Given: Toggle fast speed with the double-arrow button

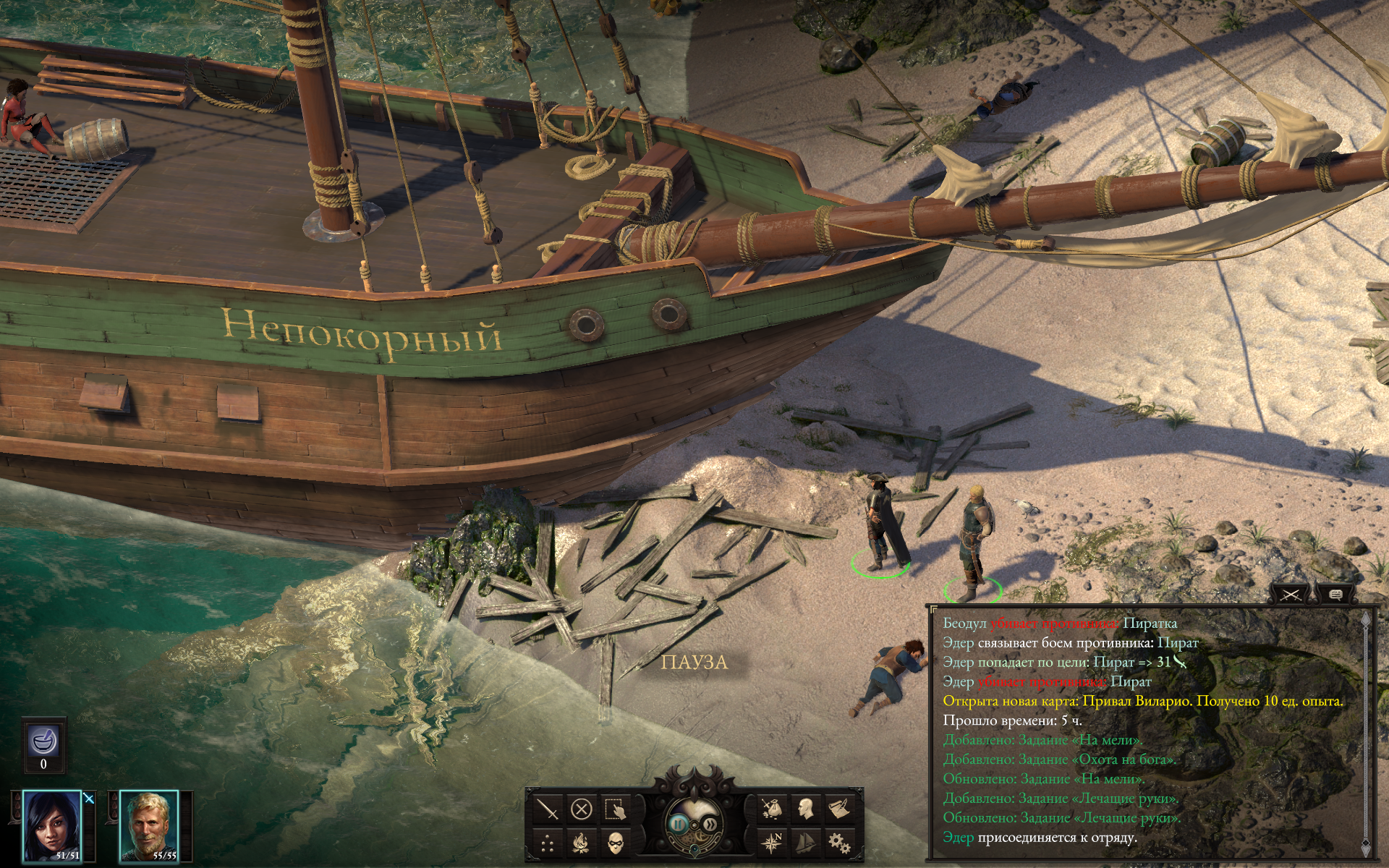Looking at the screenshot, I should [x=712, y=824].
